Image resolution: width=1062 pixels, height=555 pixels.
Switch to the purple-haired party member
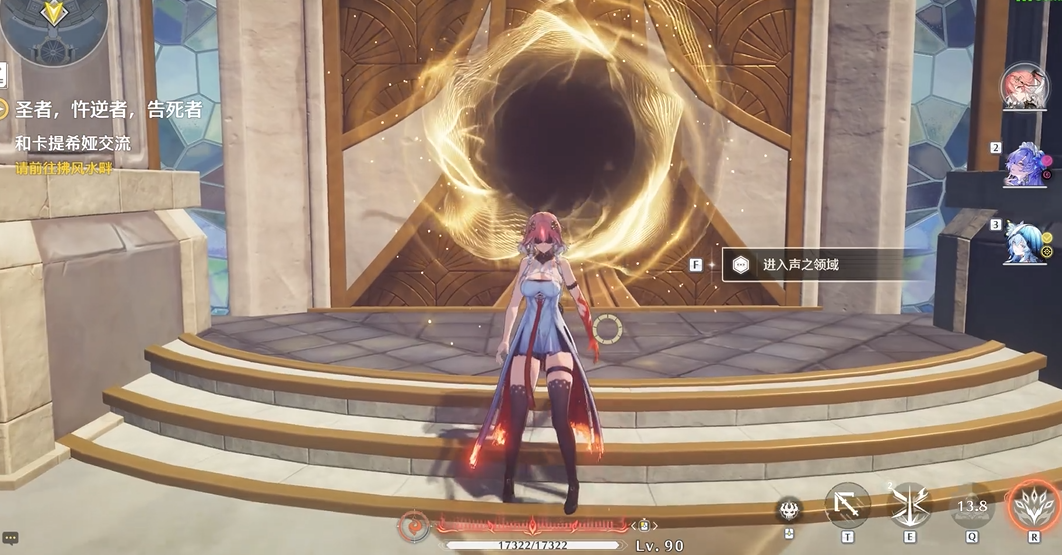1027,164
